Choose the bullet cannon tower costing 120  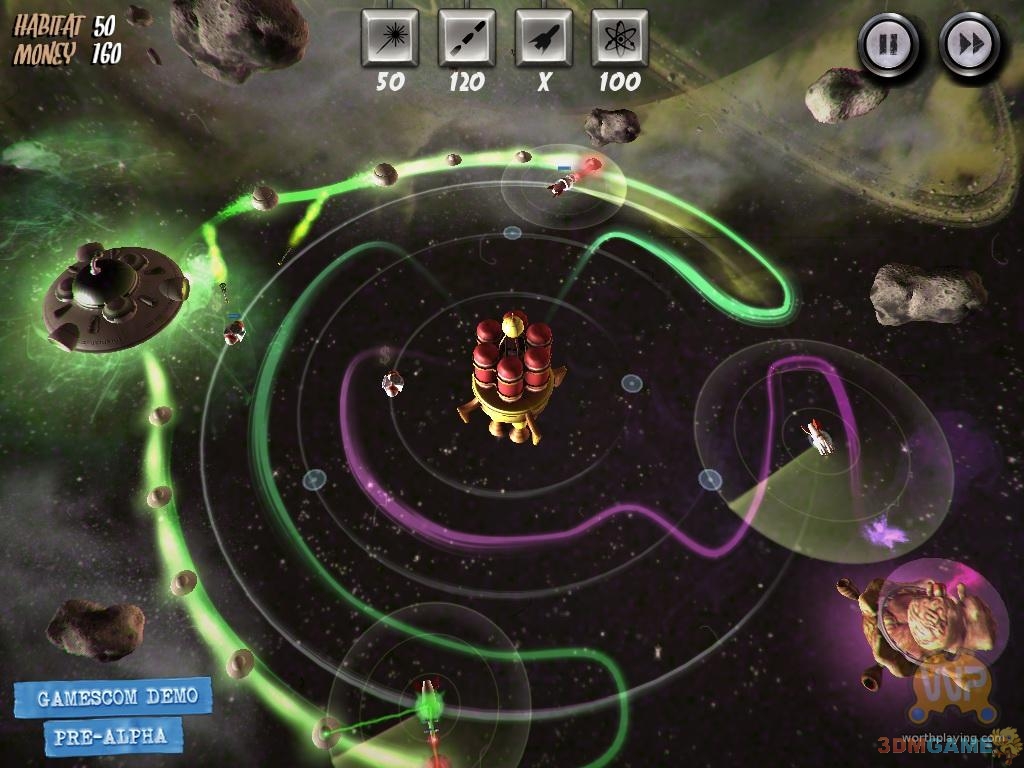466,39
